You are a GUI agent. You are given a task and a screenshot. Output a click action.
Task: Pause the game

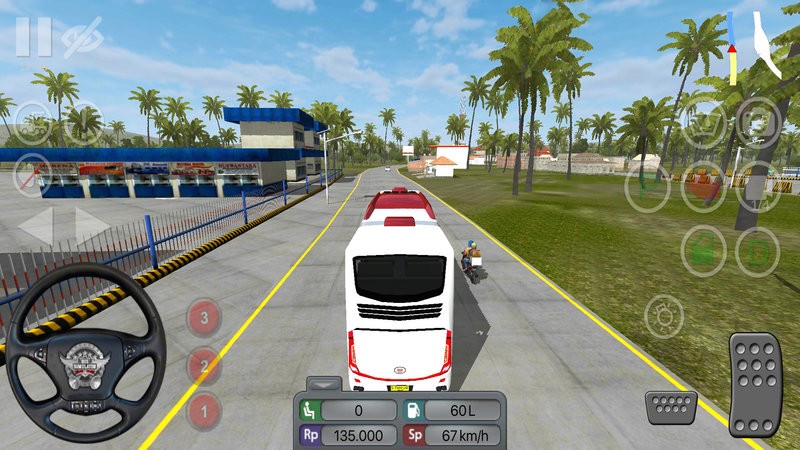tap(33, 37)
